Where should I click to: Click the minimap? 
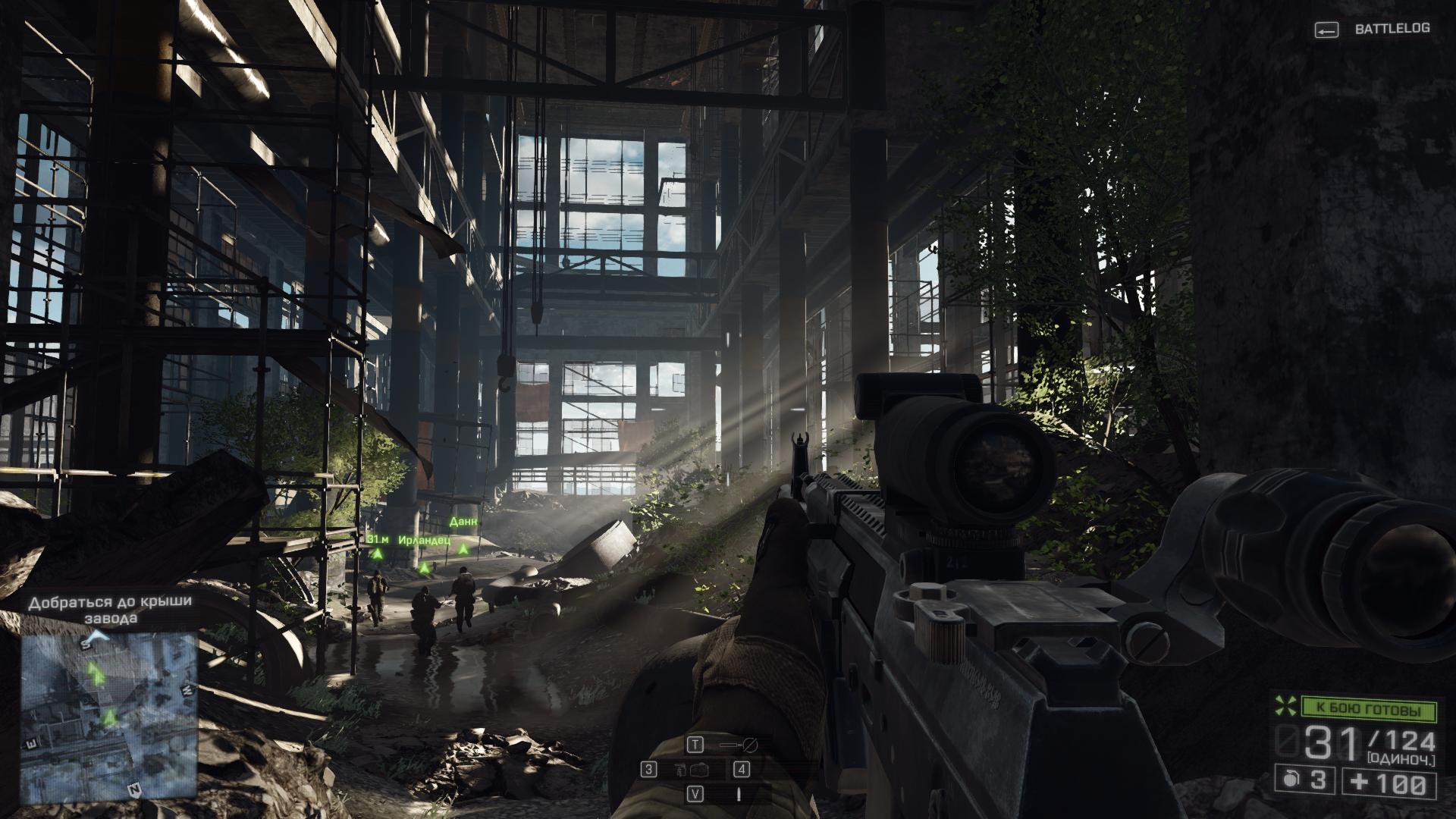109,717
